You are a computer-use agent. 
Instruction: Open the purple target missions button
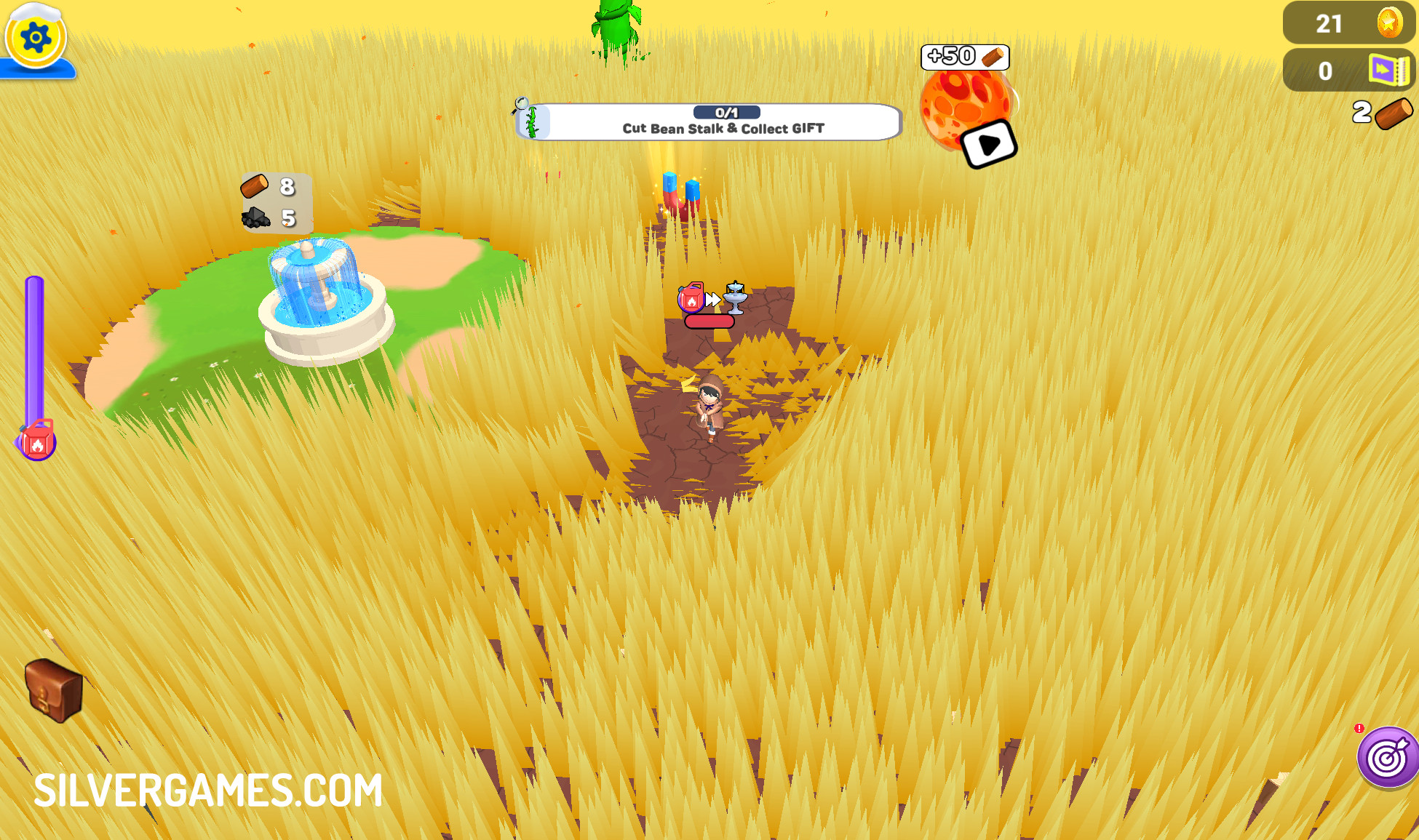click(x=1388, y=758)
